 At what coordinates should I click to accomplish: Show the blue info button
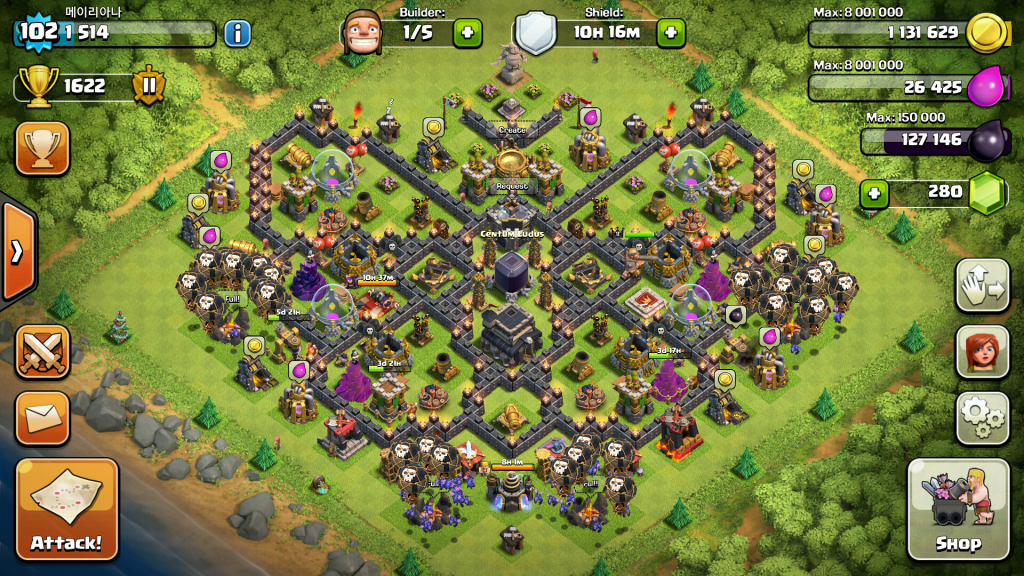[x=237, y=33]
